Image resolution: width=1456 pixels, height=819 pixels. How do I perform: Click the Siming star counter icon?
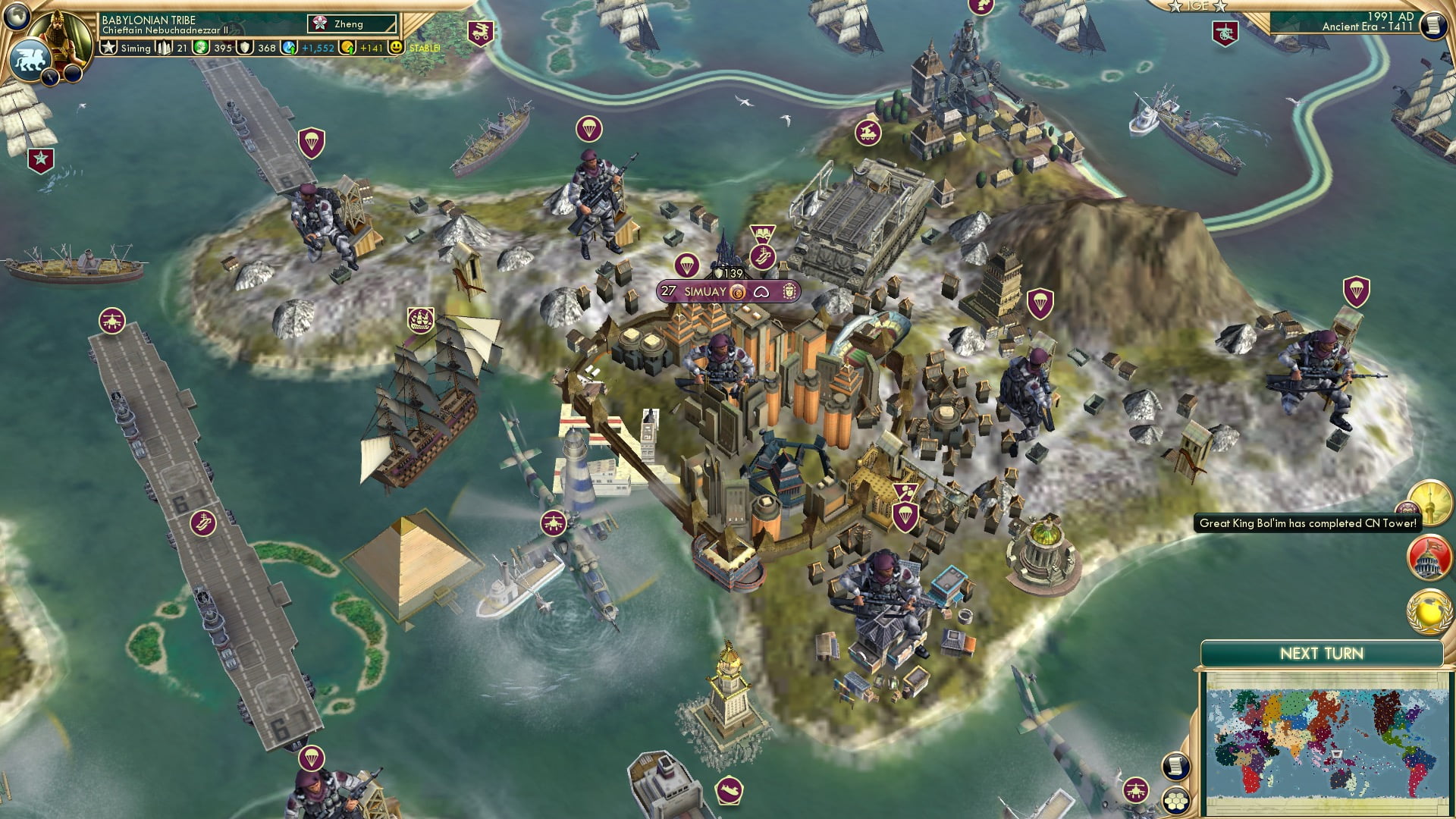point(108,47)
